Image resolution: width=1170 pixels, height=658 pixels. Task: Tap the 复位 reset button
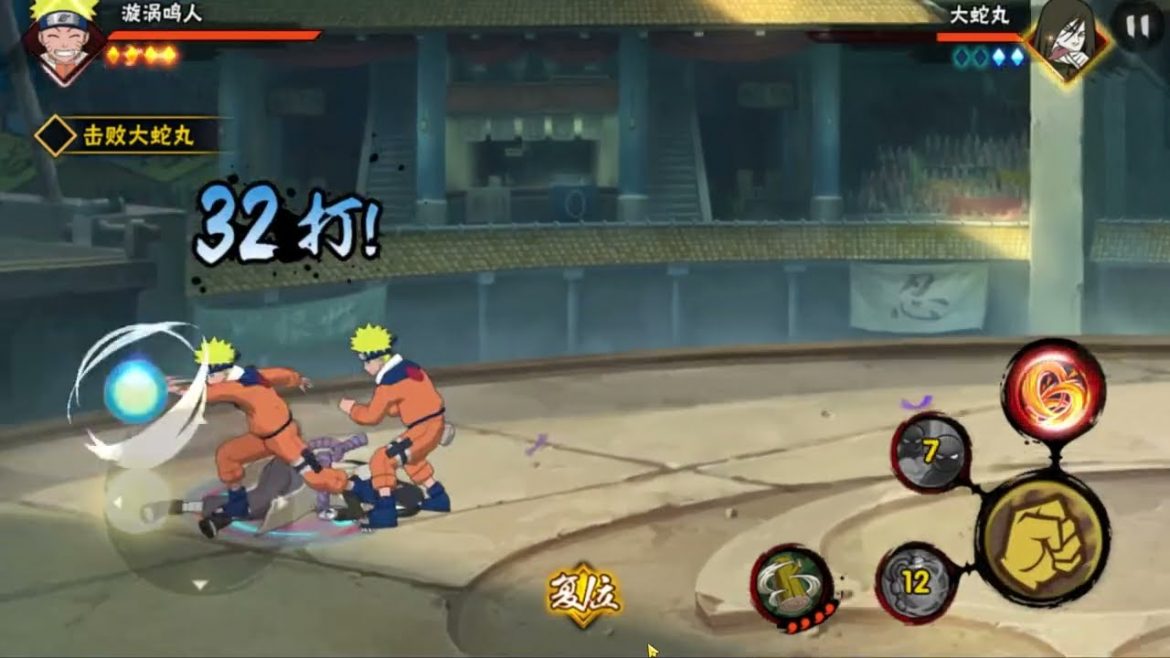(x=584, y=594)
